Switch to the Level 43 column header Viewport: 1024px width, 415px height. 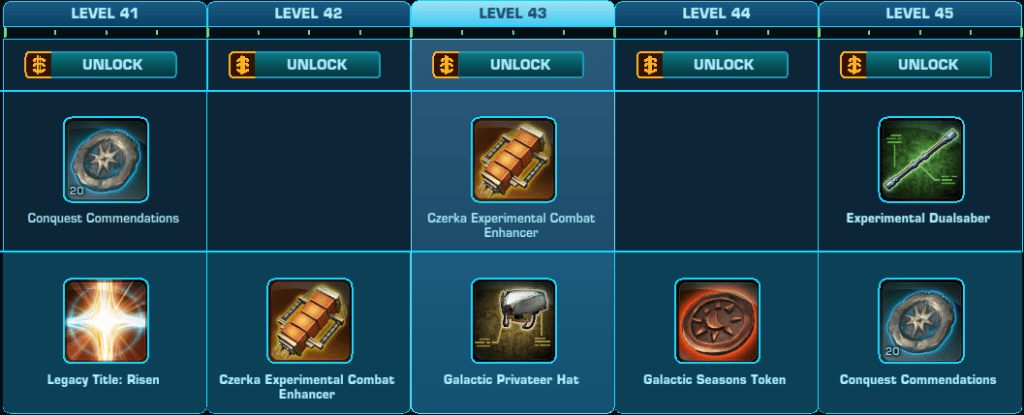click(x=513, y=14)
